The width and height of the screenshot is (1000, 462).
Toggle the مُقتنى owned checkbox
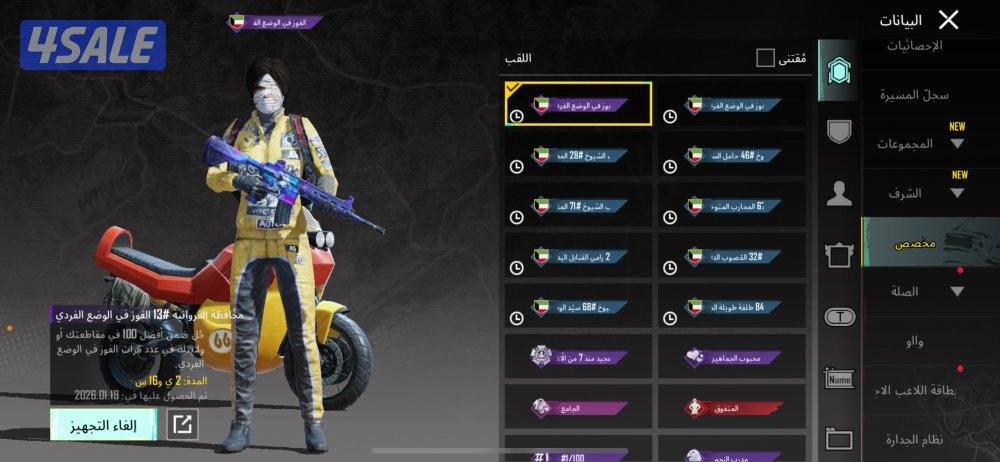click(x=765, y=58)
